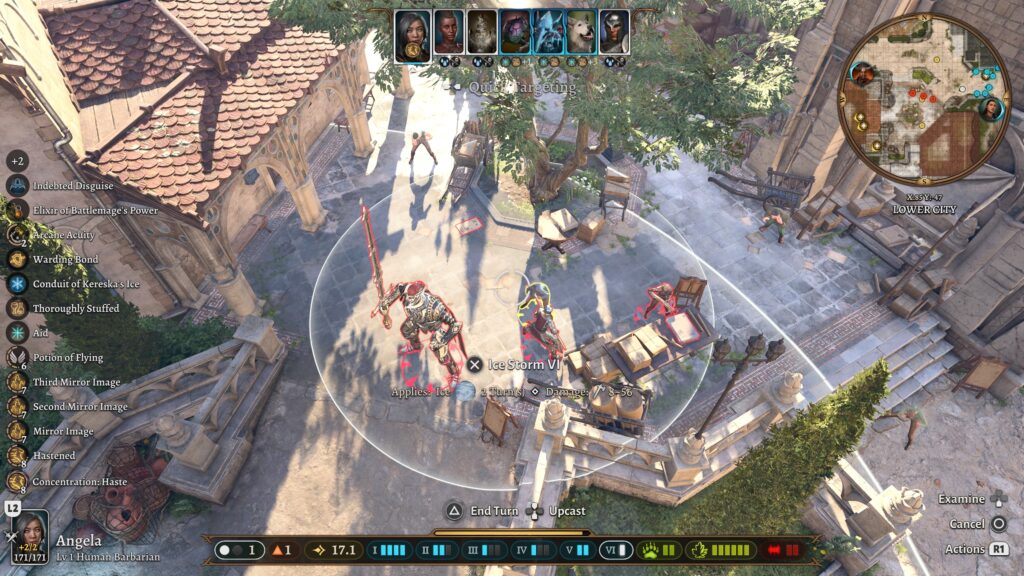Screen dimensions: 1024x576
Task: Select the white wolf turn-order portrait
Action: coord(580,33)
